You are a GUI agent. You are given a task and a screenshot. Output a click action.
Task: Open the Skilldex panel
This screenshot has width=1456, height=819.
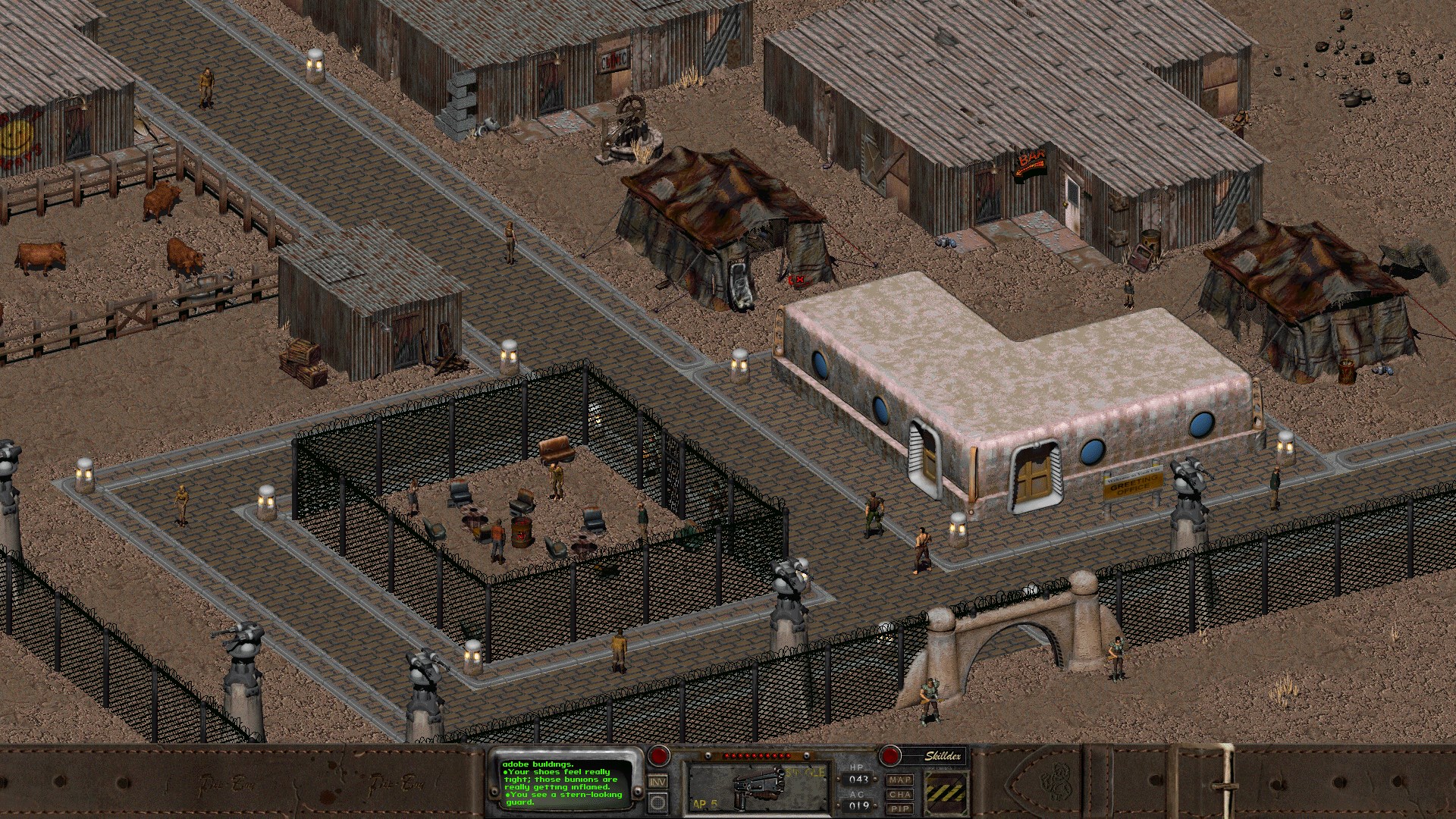[x=944, y=755]
